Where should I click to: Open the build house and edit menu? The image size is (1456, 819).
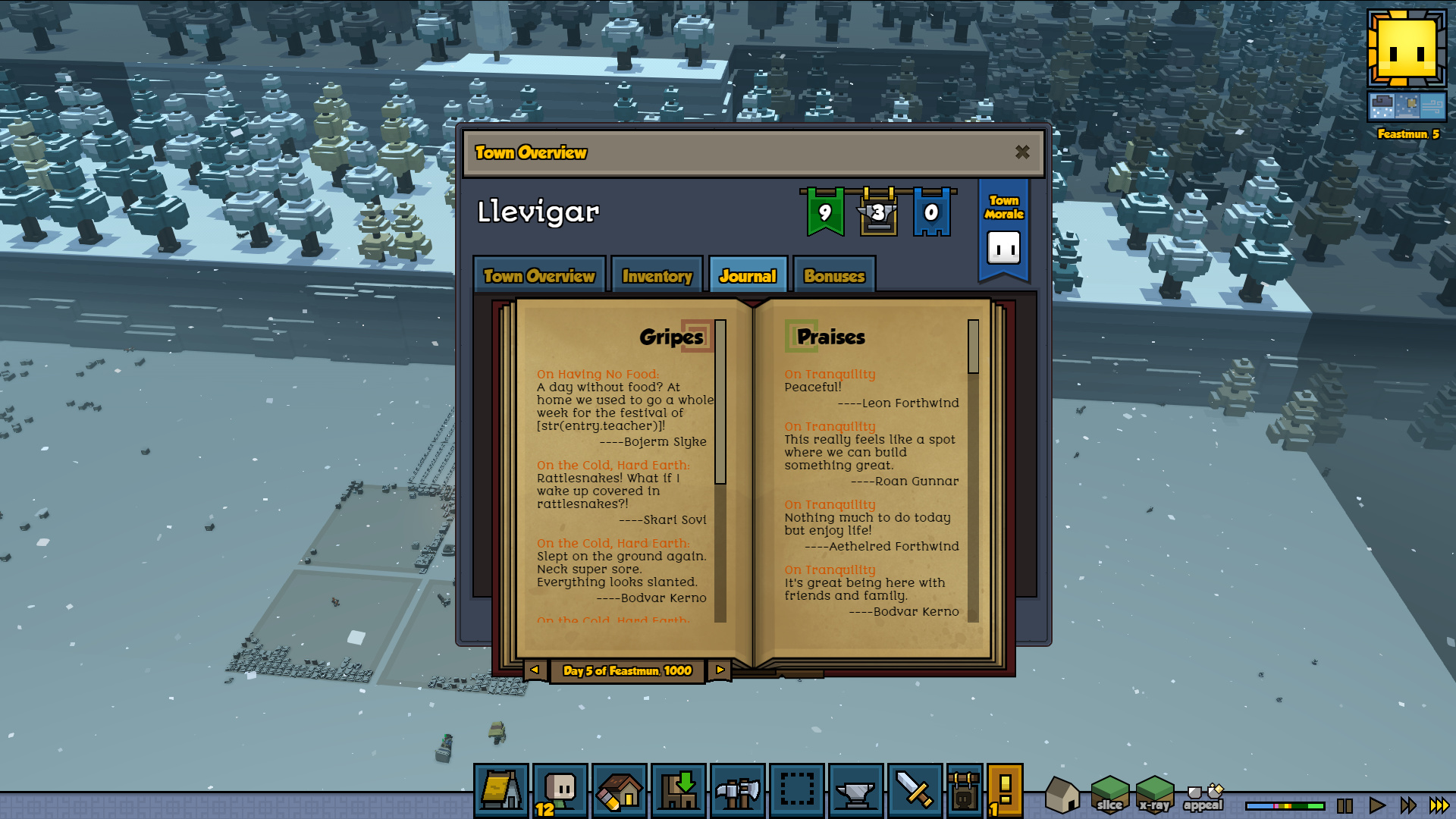tap(620, 791)
